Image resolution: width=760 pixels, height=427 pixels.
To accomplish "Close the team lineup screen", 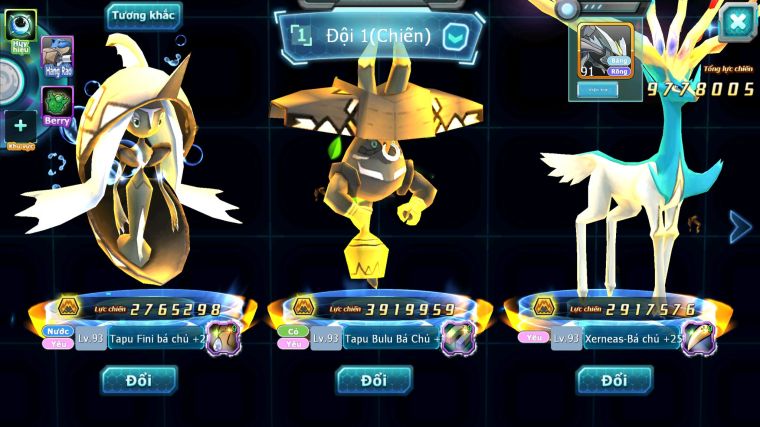I will [737, 22].
